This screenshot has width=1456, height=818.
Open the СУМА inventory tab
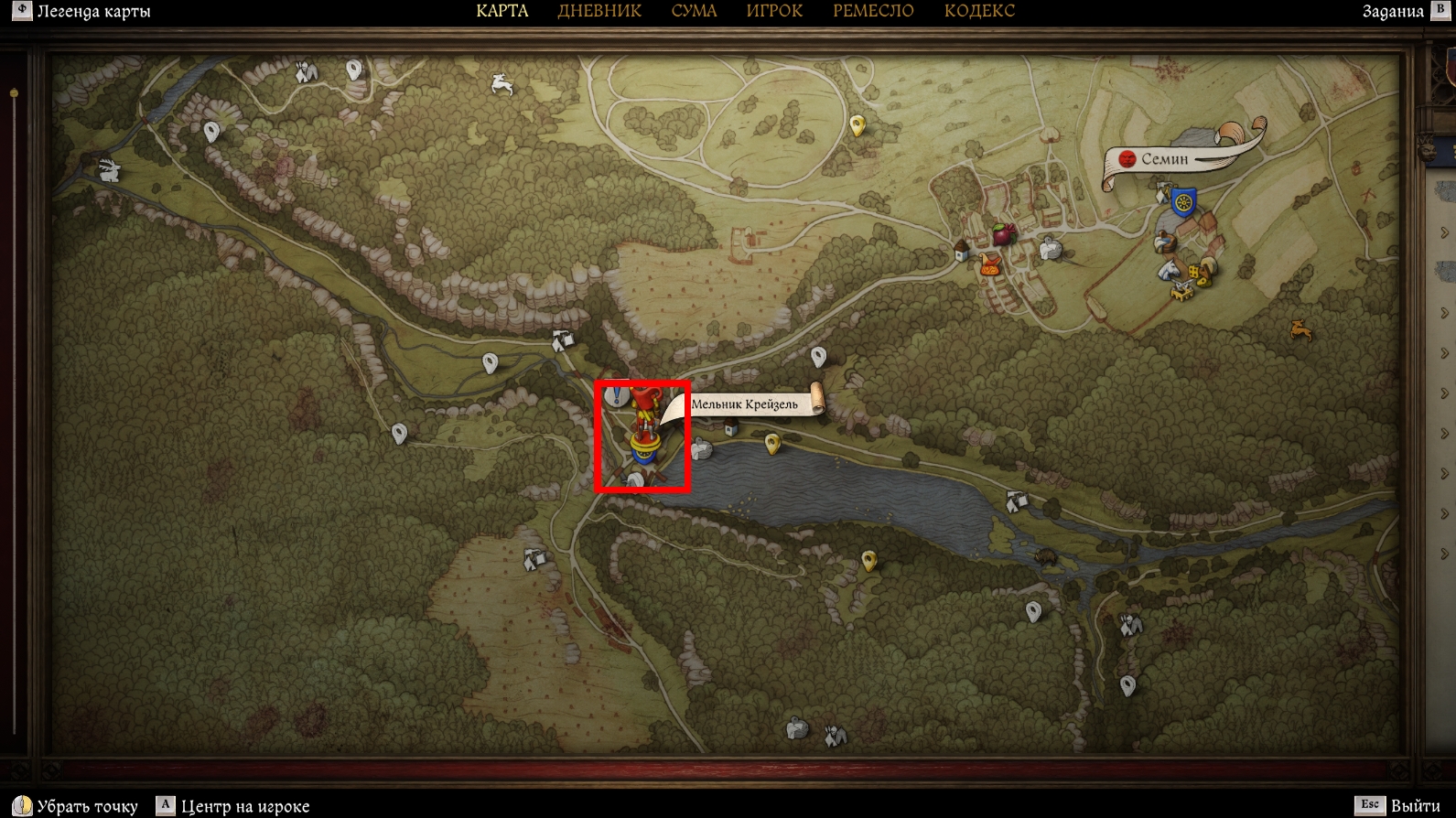[x=694, y=11]
